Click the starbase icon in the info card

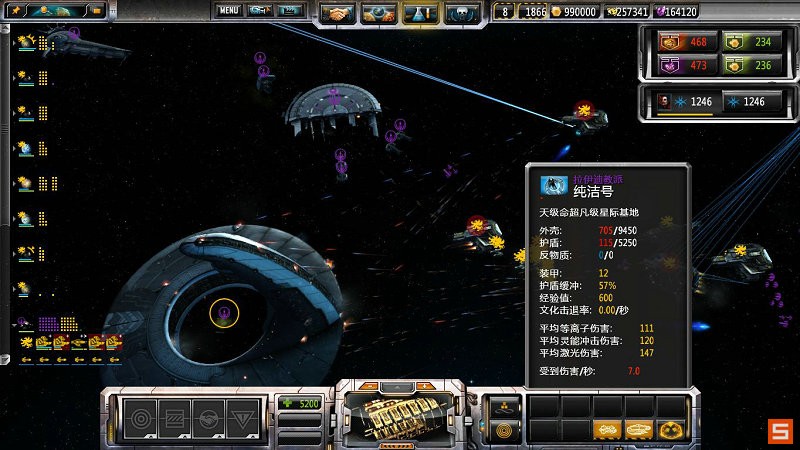pyautogui.click(x=554, y=186)
